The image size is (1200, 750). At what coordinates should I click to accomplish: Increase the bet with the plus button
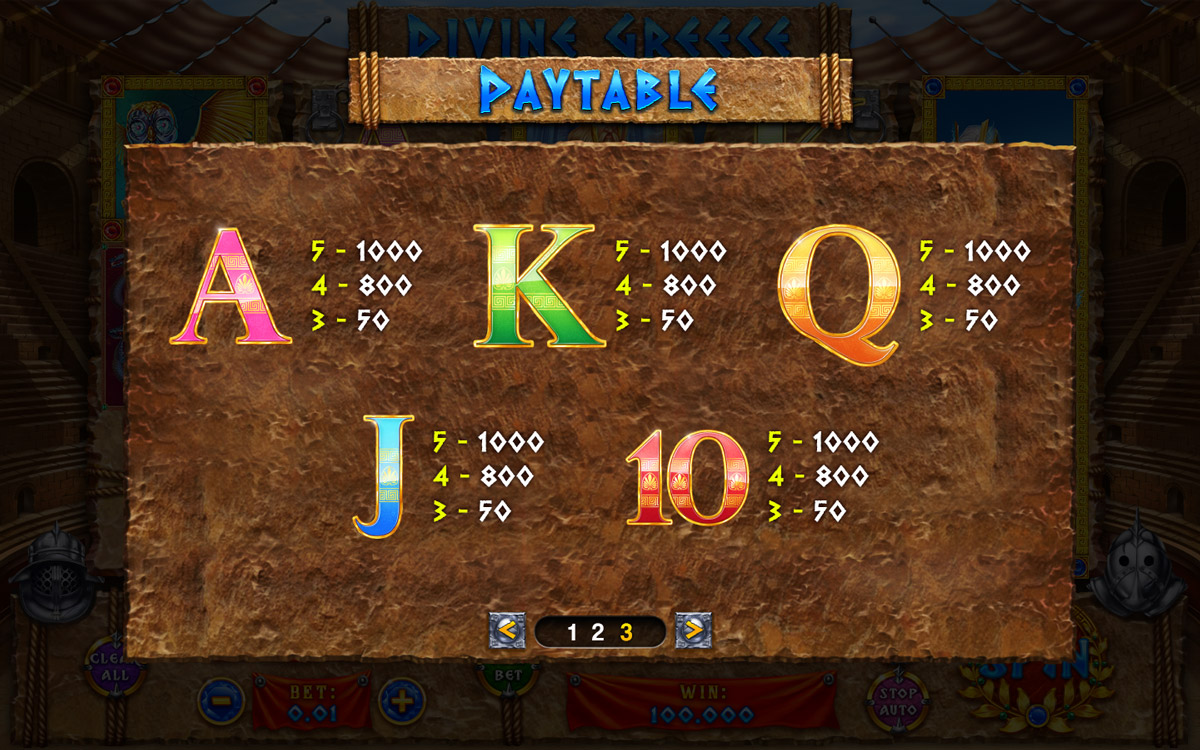[401, 700]
